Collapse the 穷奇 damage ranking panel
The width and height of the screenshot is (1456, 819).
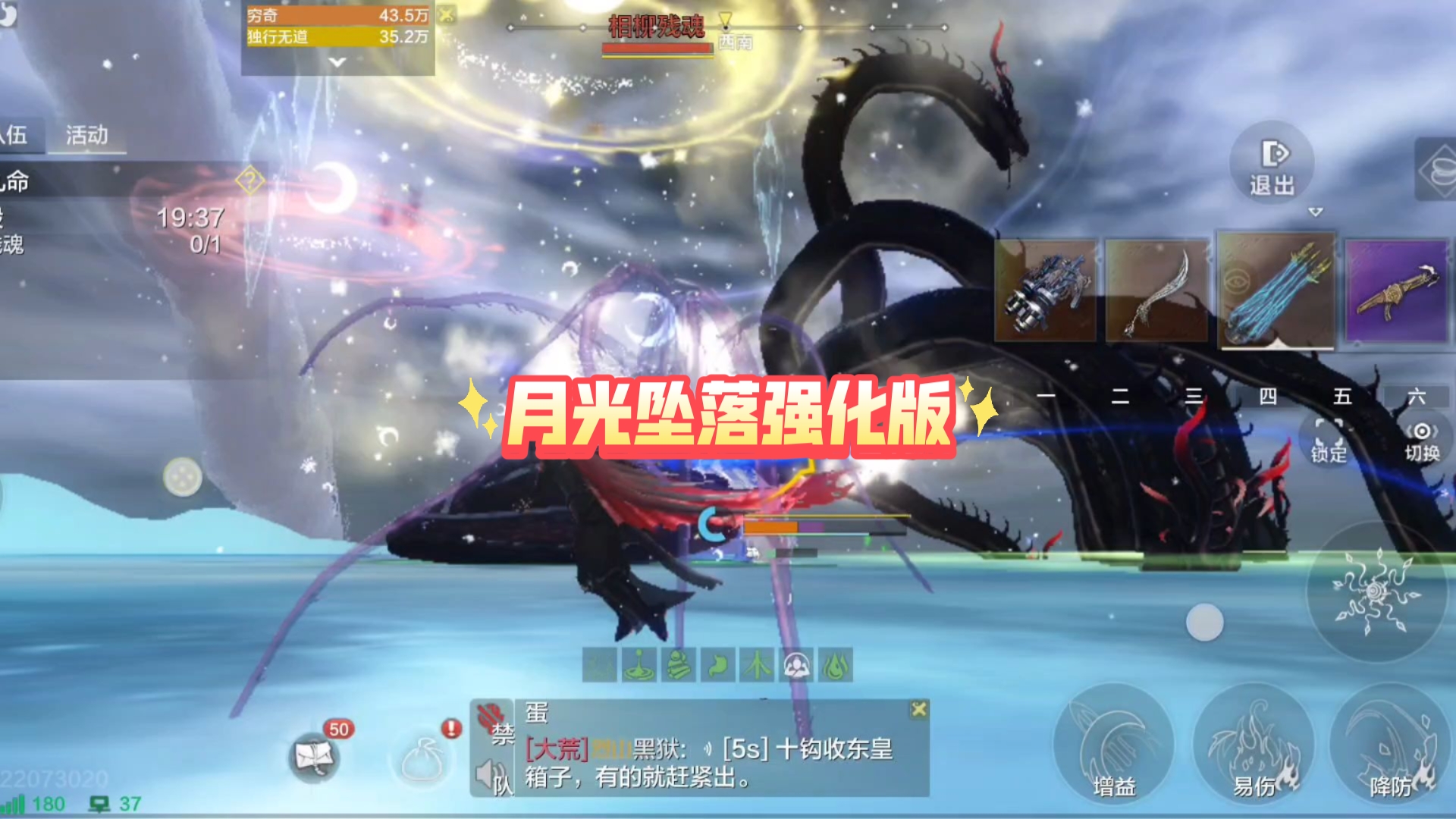pos(339,61)
